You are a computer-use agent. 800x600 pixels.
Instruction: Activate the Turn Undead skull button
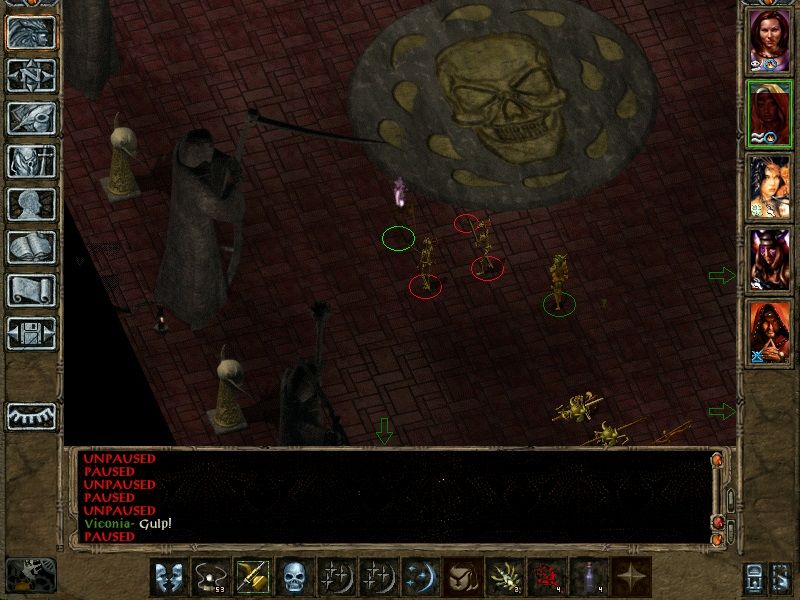(292, 577)
